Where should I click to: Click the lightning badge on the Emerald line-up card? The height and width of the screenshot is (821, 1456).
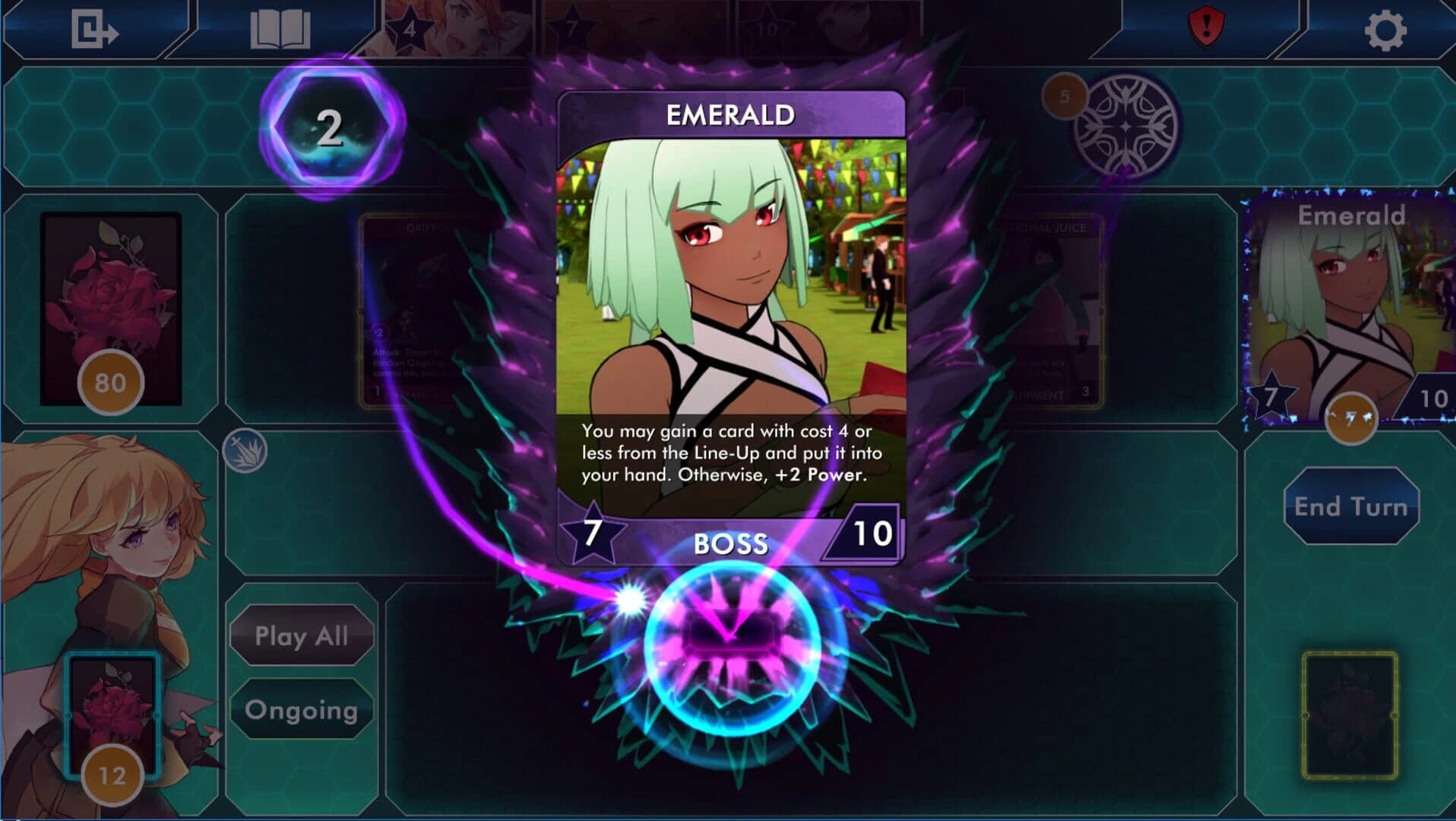pyautogui.click(x=1352, y=418)
